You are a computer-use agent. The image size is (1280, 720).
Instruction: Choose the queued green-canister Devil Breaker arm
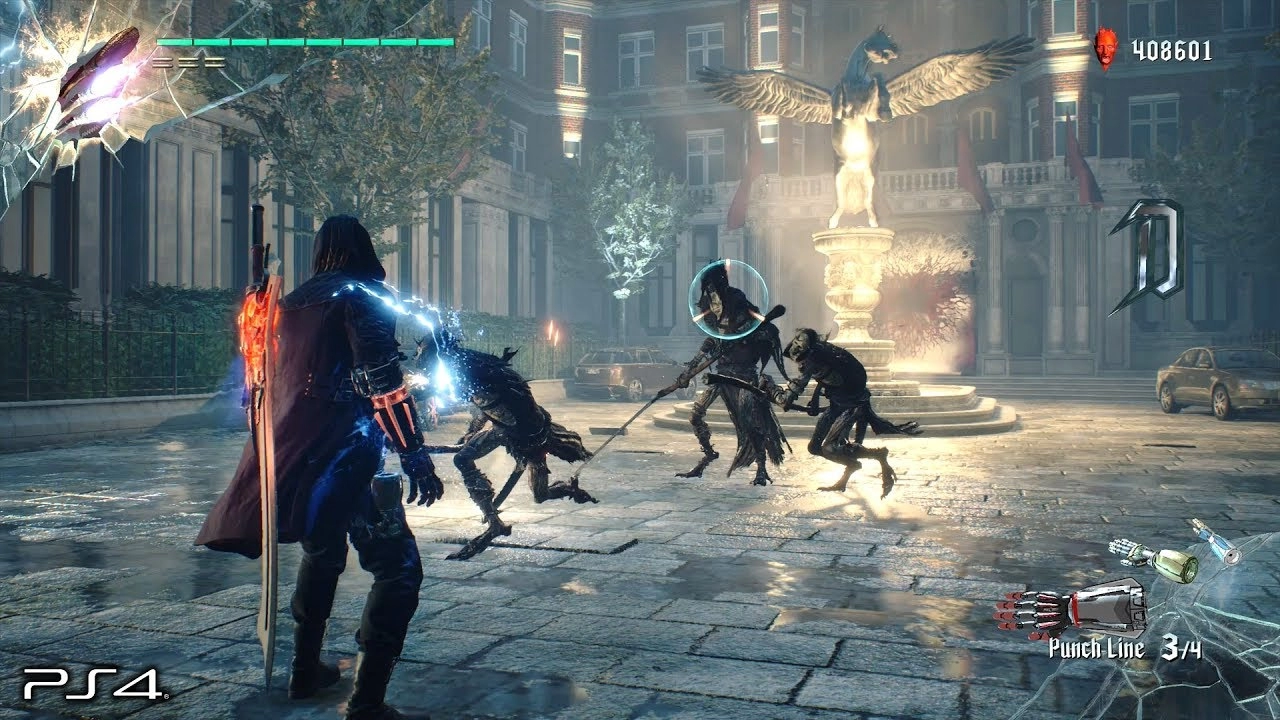1158,558
